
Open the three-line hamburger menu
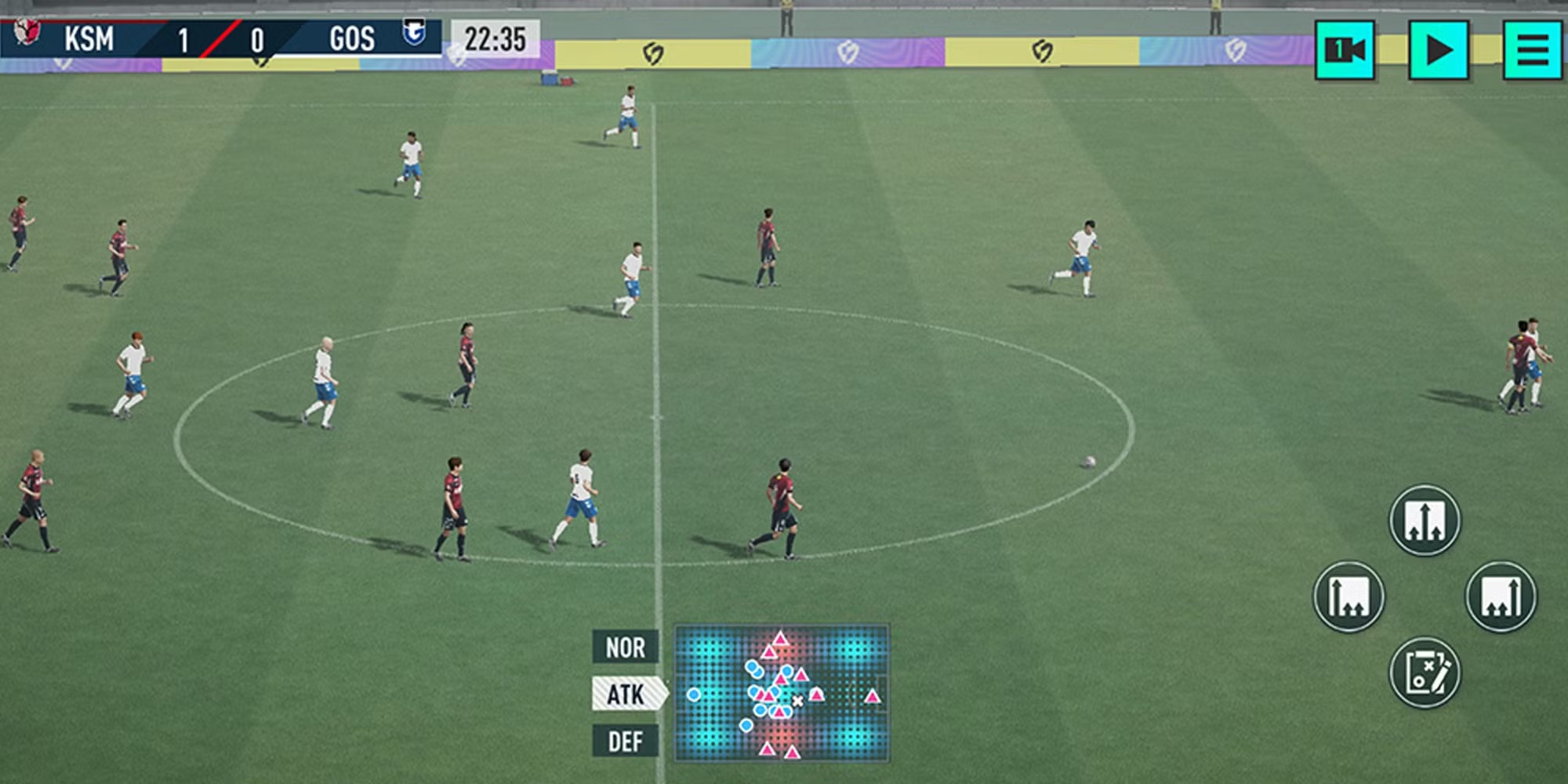click(1533, 50)
